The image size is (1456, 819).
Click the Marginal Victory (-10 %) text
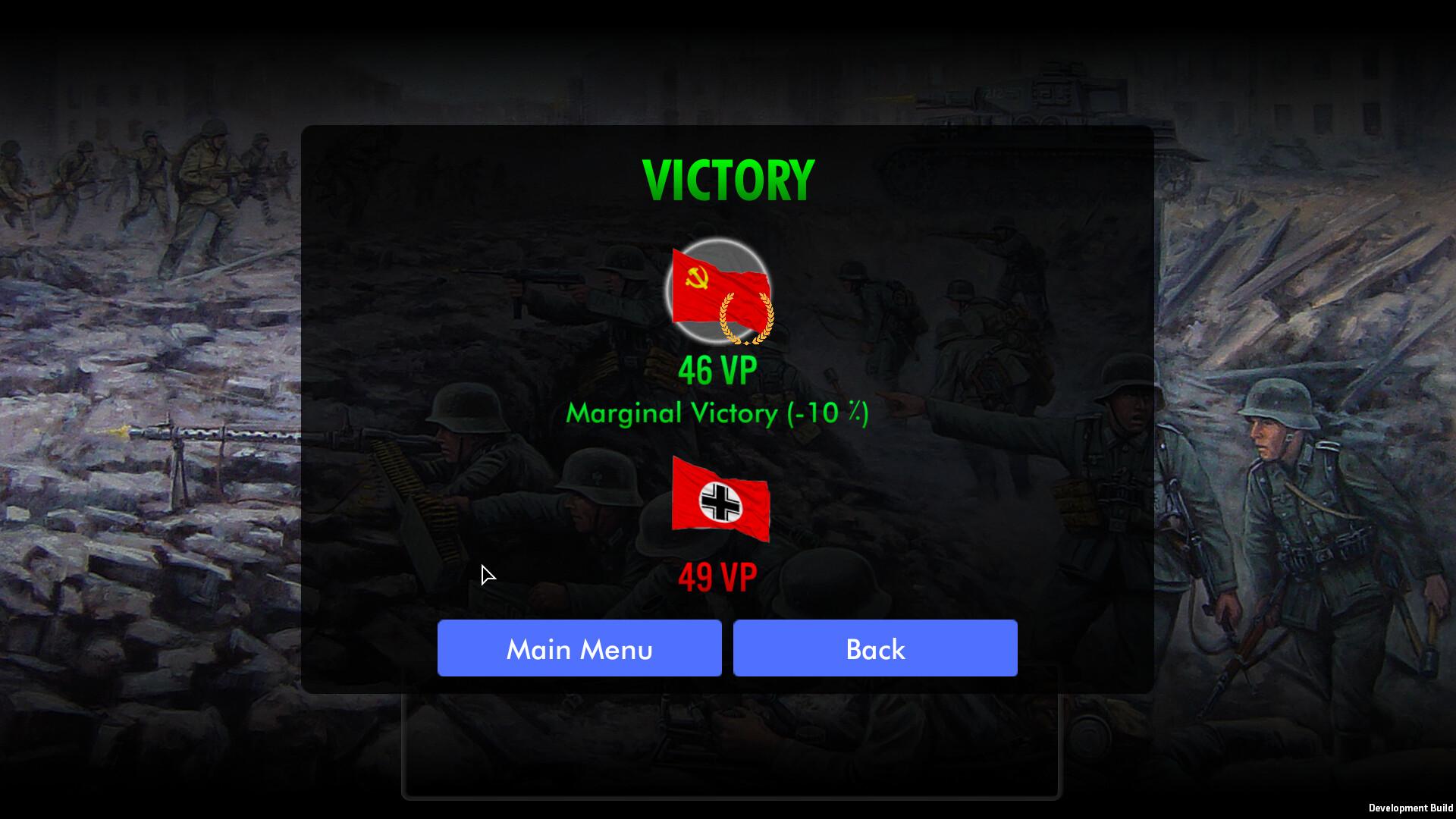(x=717, y=413)
